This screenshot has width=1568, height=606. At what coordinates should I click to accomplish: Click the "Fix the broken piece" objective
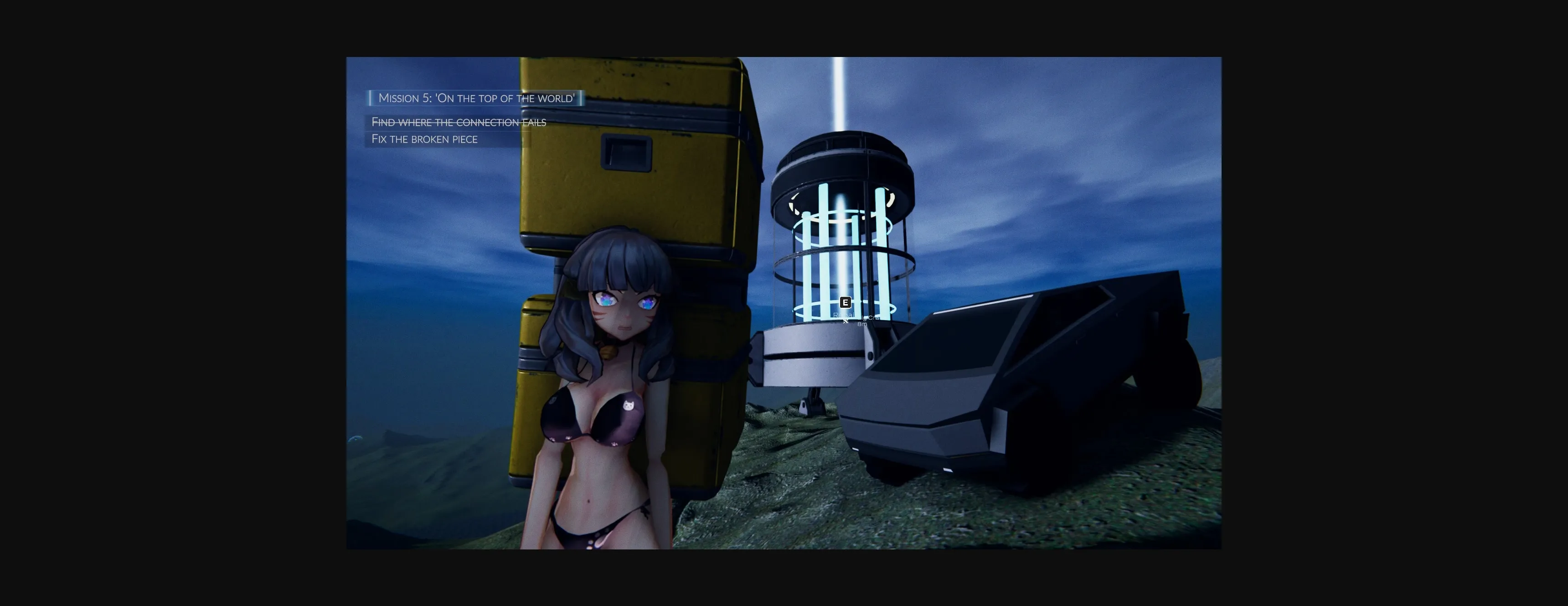[424, 139]
